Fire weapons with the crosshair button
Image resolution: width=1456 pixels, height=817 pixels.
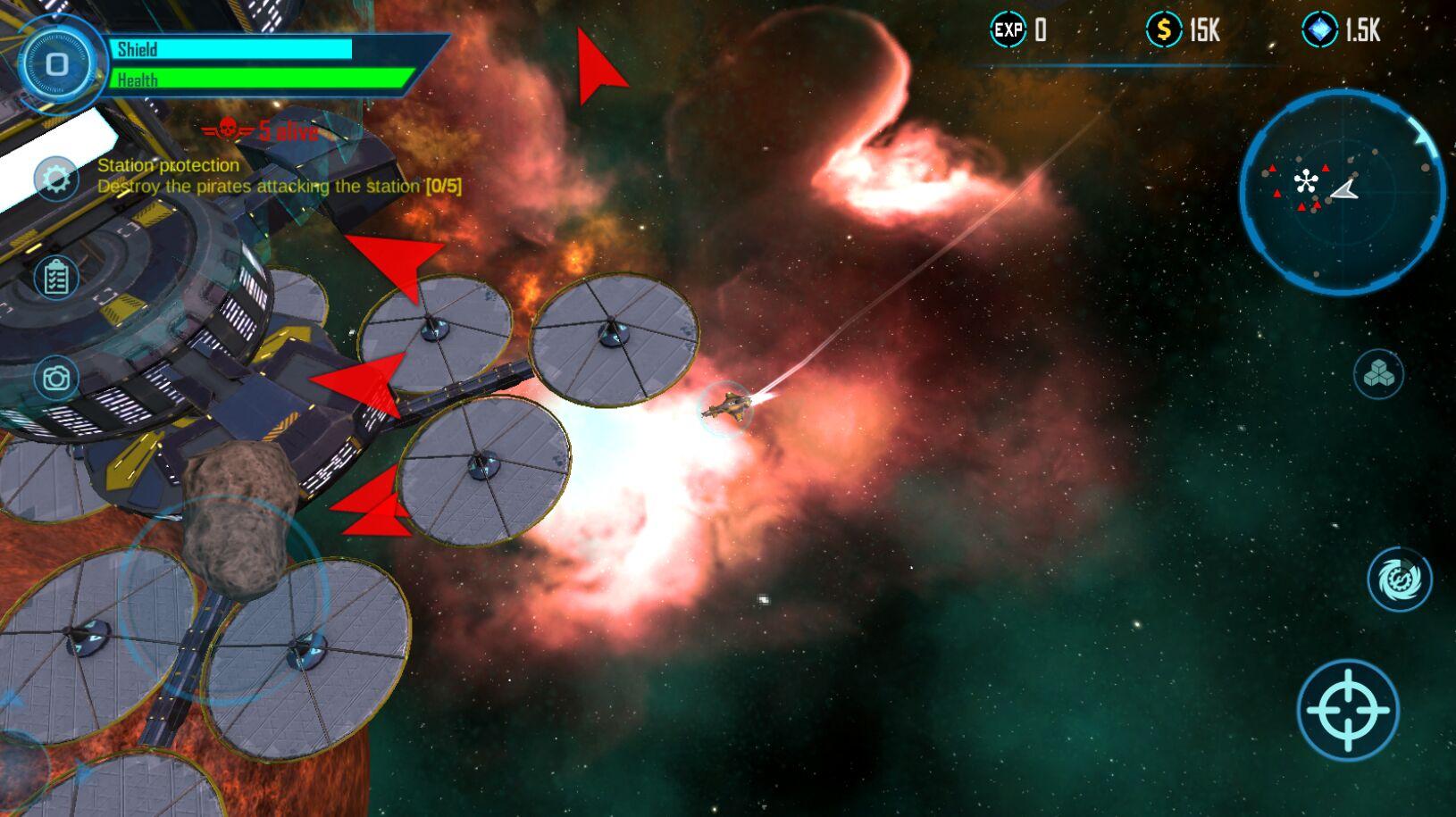coord(1347,710)
